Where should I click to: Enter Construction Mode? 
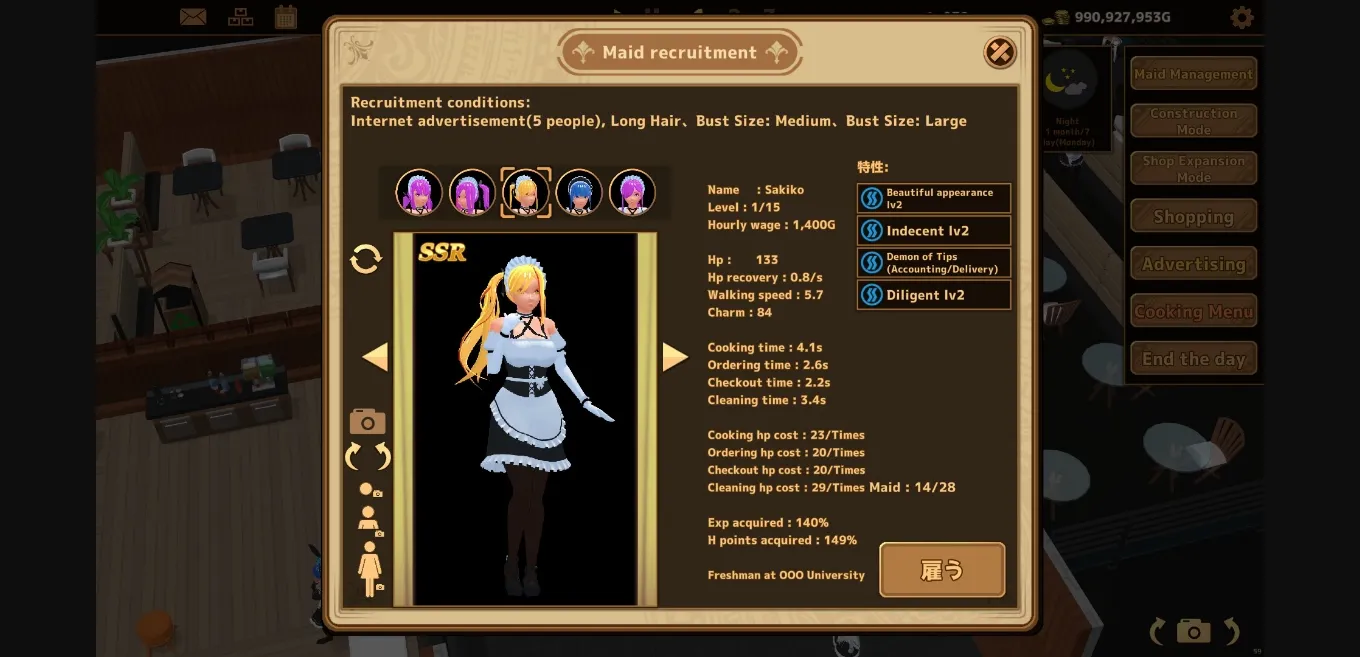(1193, 121)
